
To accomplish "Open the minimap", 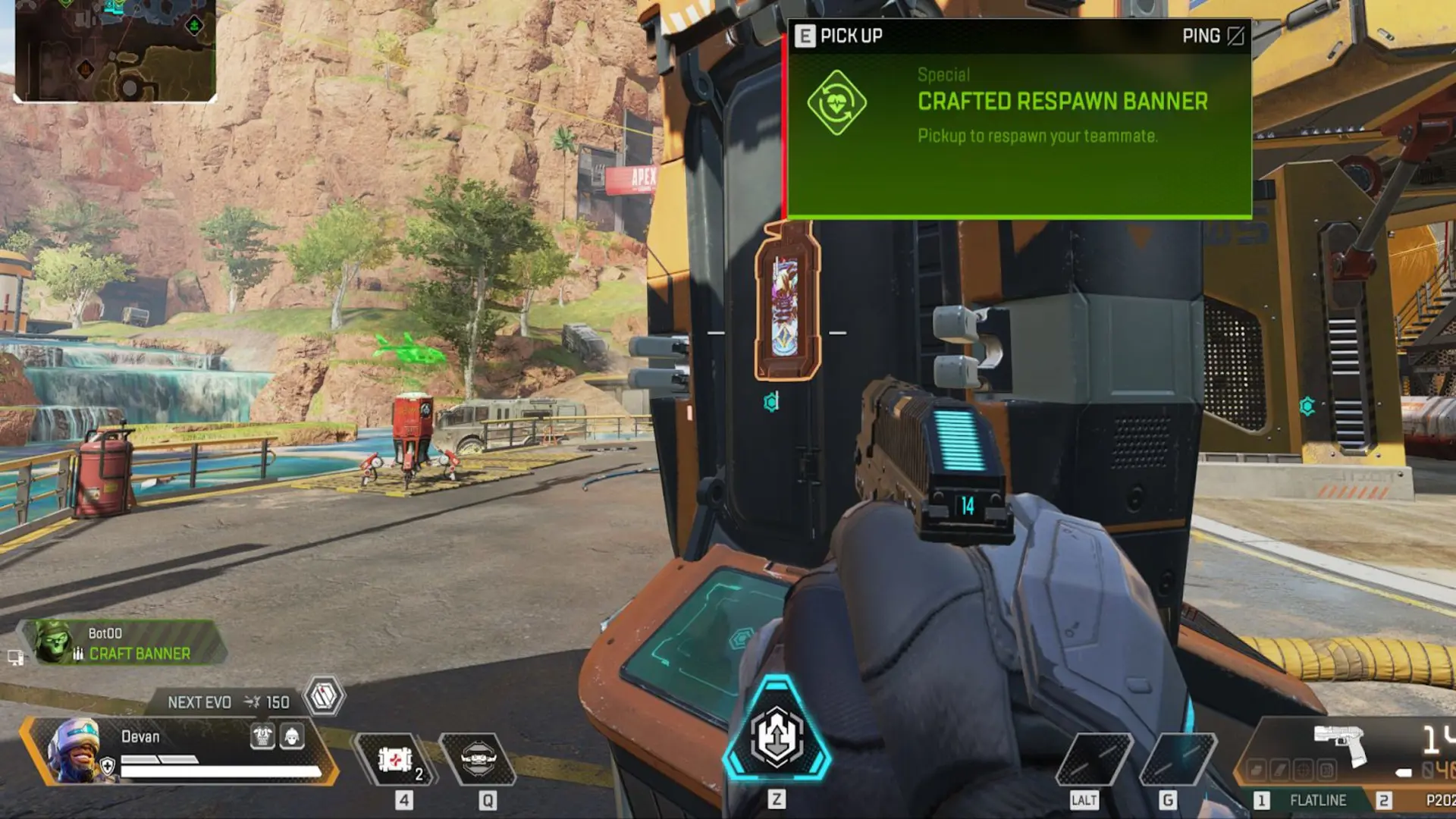I will [x=115, y=50].
